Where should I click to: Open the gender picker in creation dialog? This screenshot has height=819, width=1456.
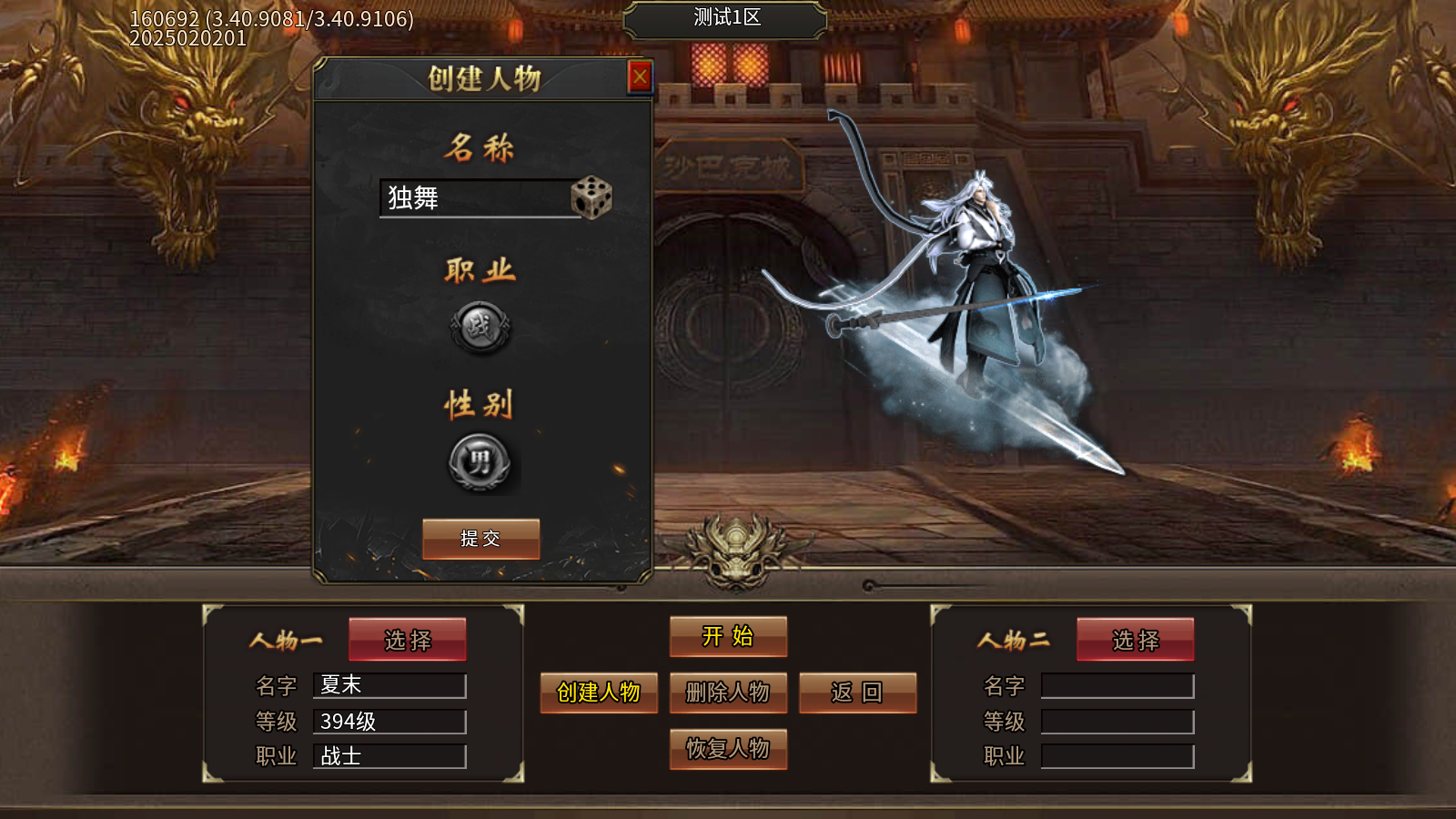480,462
